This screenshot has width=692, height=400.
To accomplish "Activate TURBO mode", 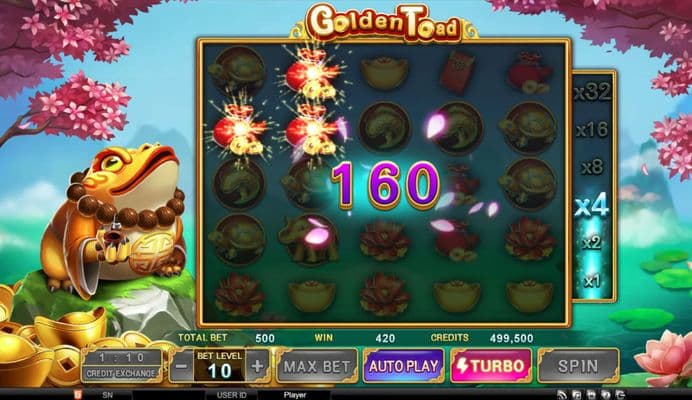I will point(490,366).
